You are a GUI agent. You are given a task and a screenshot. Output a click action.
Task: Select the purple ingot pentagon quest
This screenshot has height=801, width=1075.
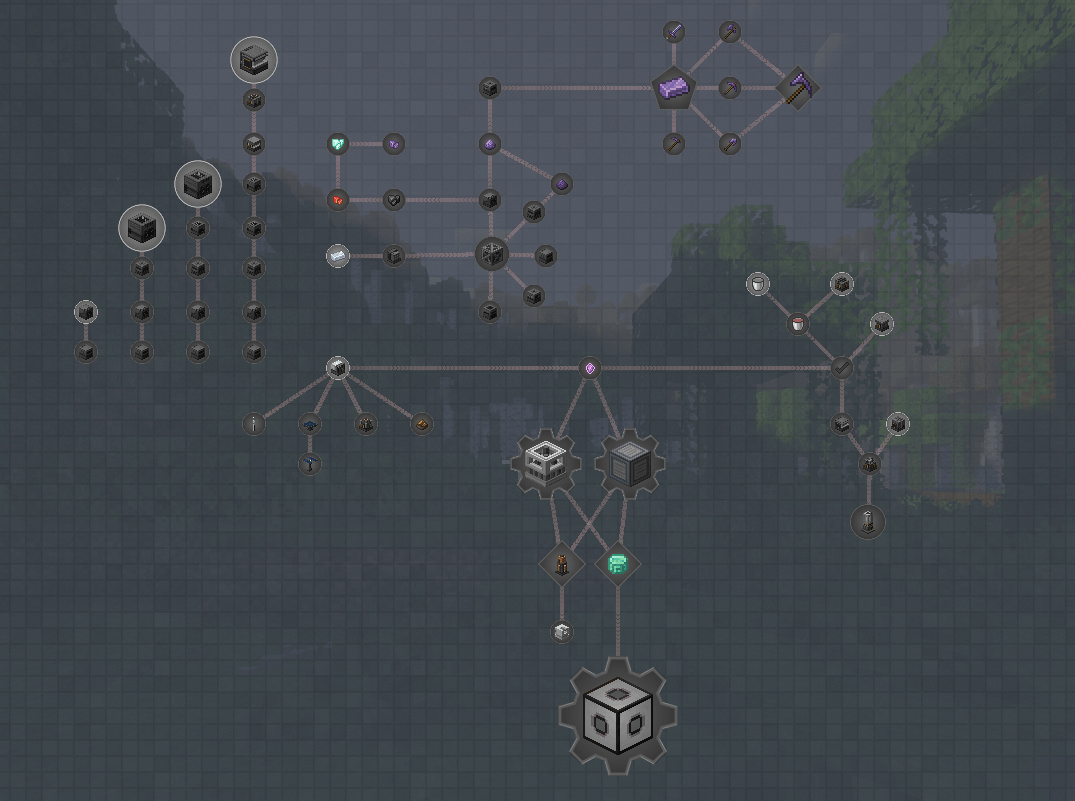674,89
